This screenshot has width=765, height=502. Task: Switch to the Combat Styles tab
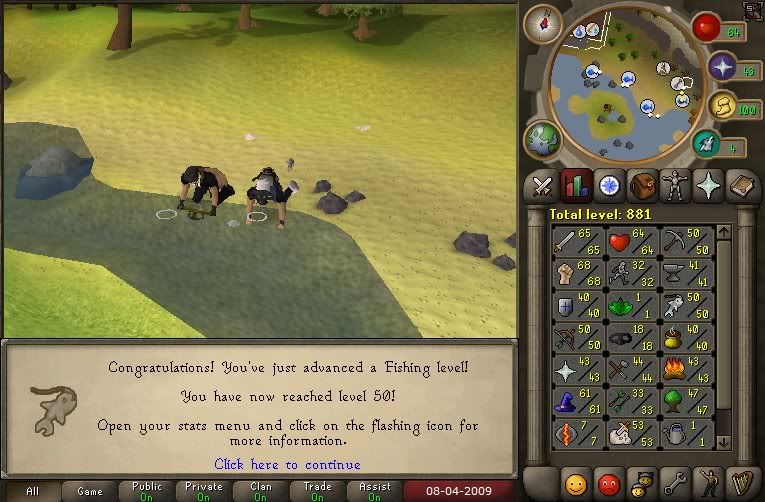(543, 186)
